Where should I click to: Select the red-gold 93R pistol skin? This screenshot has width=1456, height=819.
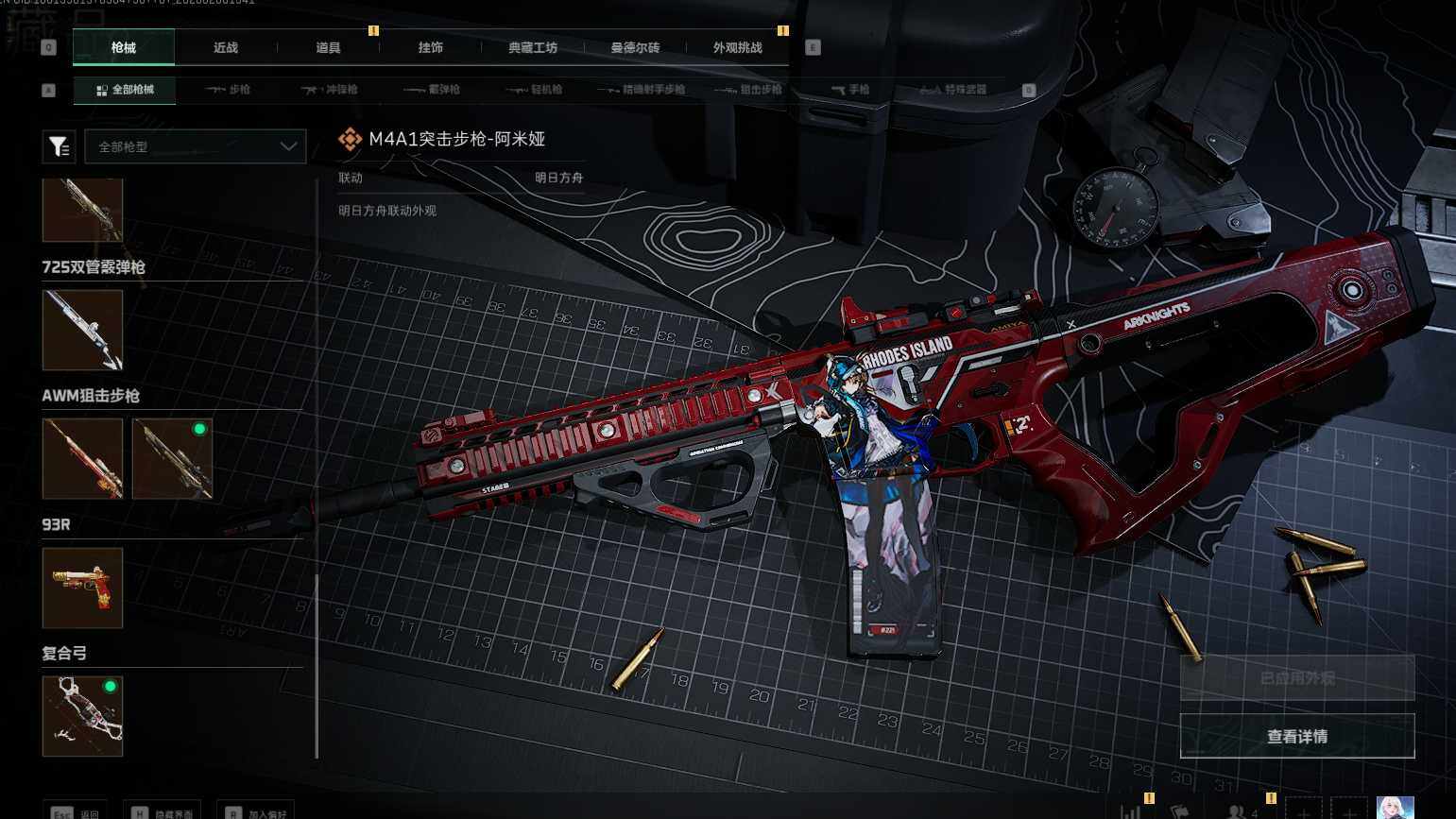[x=82, y=588]
